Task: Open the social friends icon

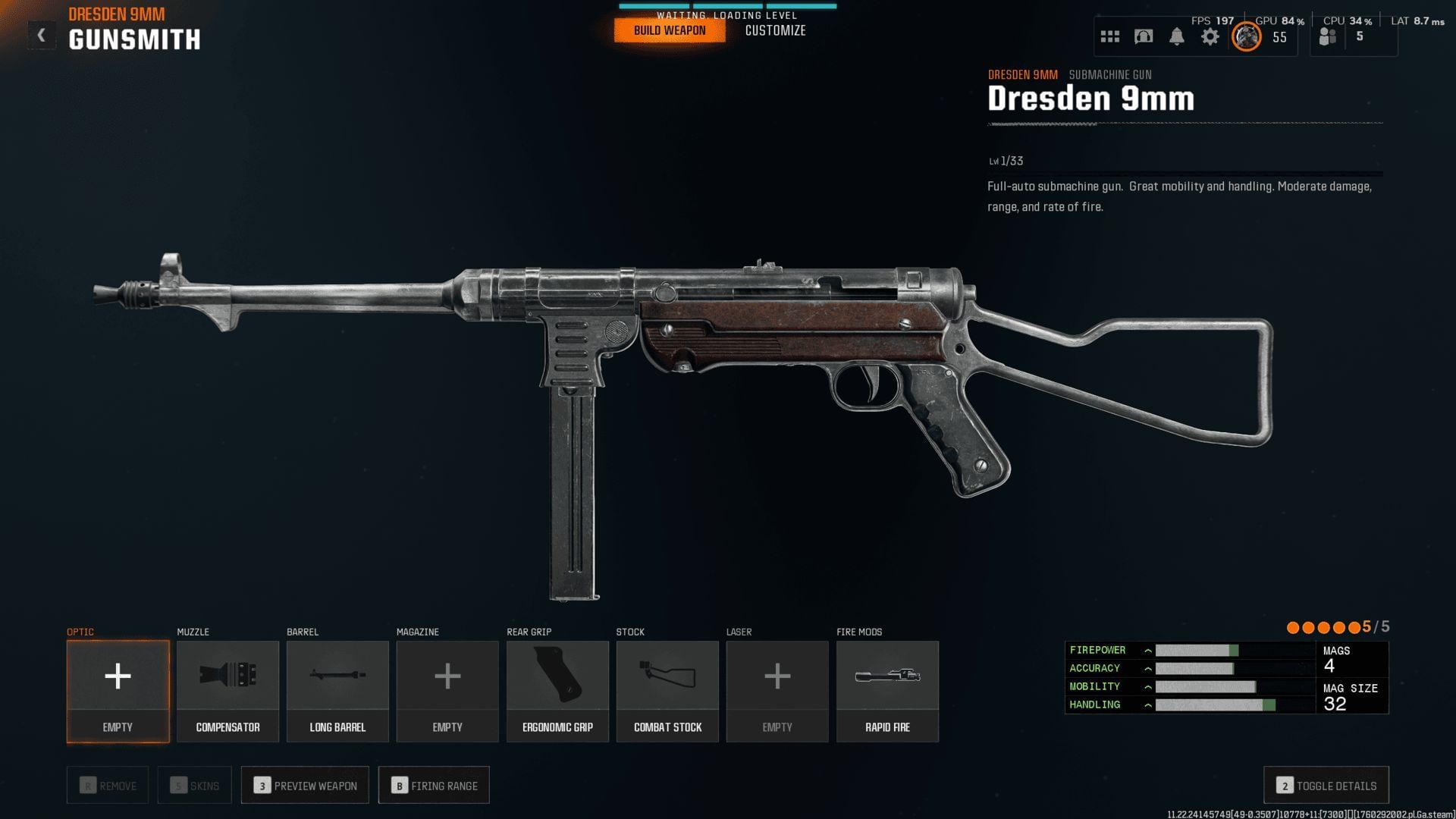Action: [1328, 36]
